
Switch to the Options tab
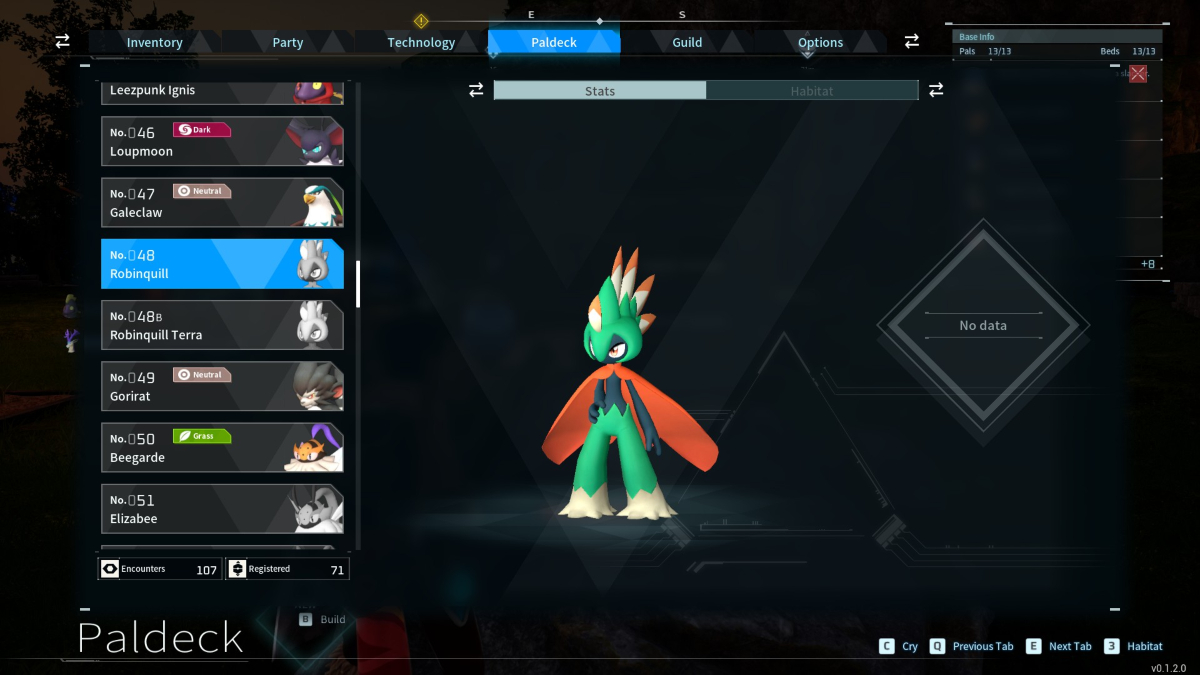click(x=820, y=42)
